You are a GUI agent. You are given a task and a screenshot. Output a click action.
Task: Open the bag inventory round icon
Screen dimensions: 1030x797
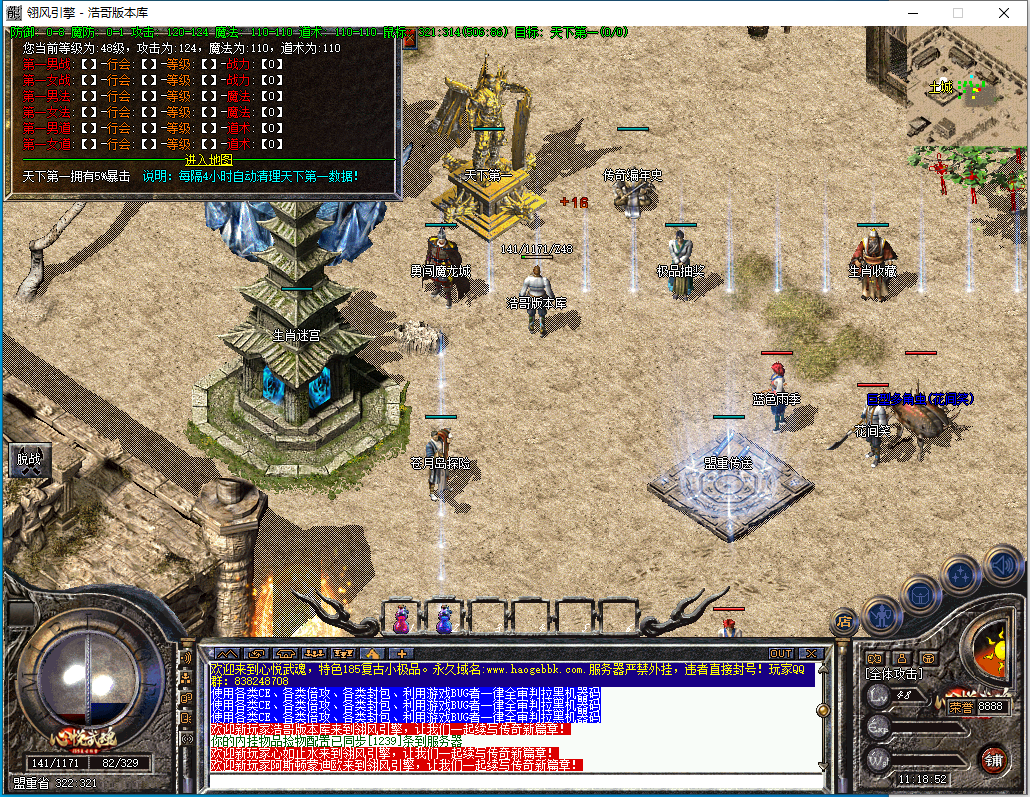[x=920, y=594]
